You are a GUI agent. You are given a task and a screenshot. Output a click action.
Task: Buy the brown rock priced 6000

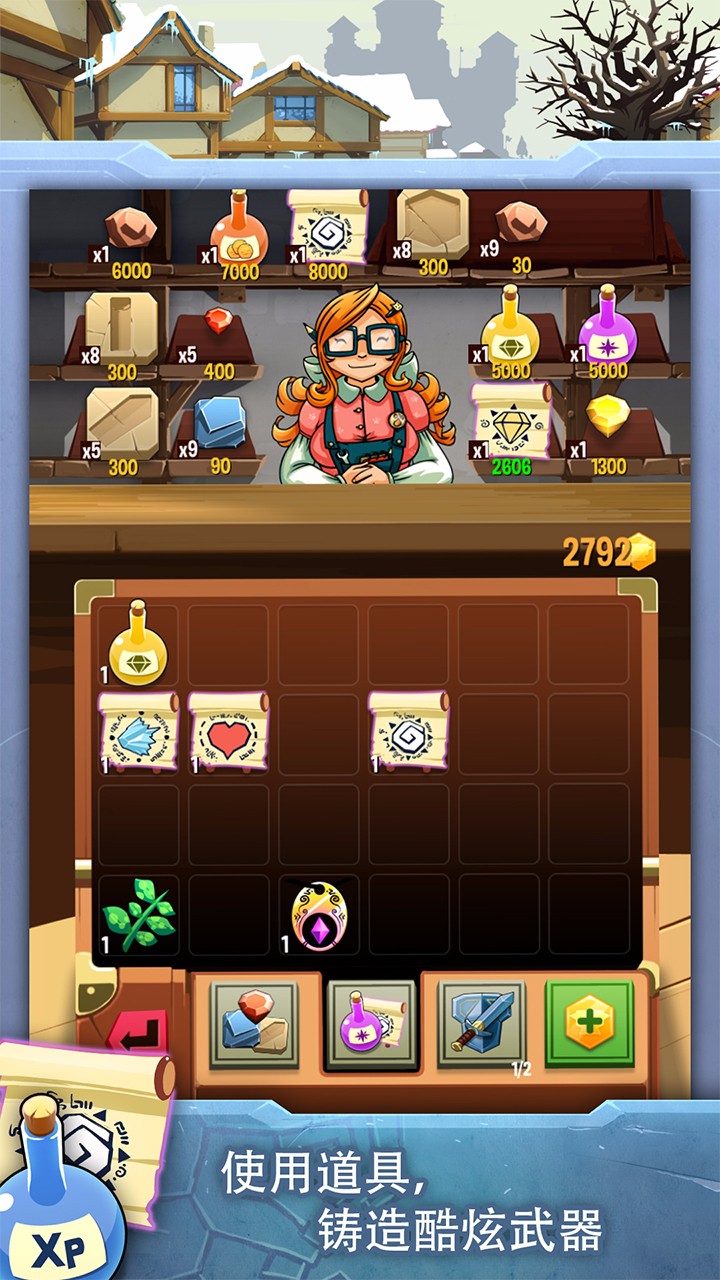tap(131, 230)
